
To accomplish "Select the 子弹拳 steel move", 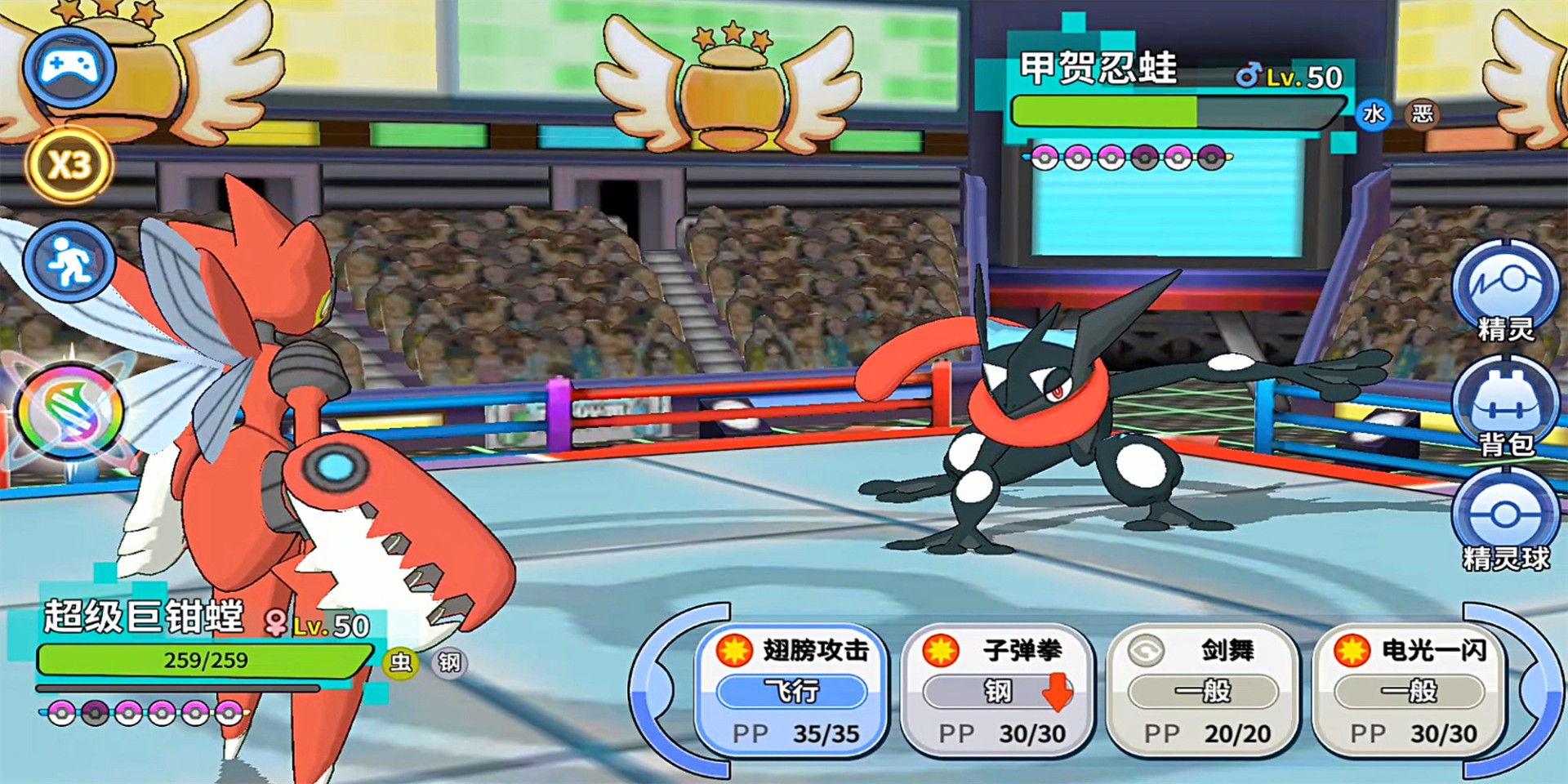I will (997, 690).
